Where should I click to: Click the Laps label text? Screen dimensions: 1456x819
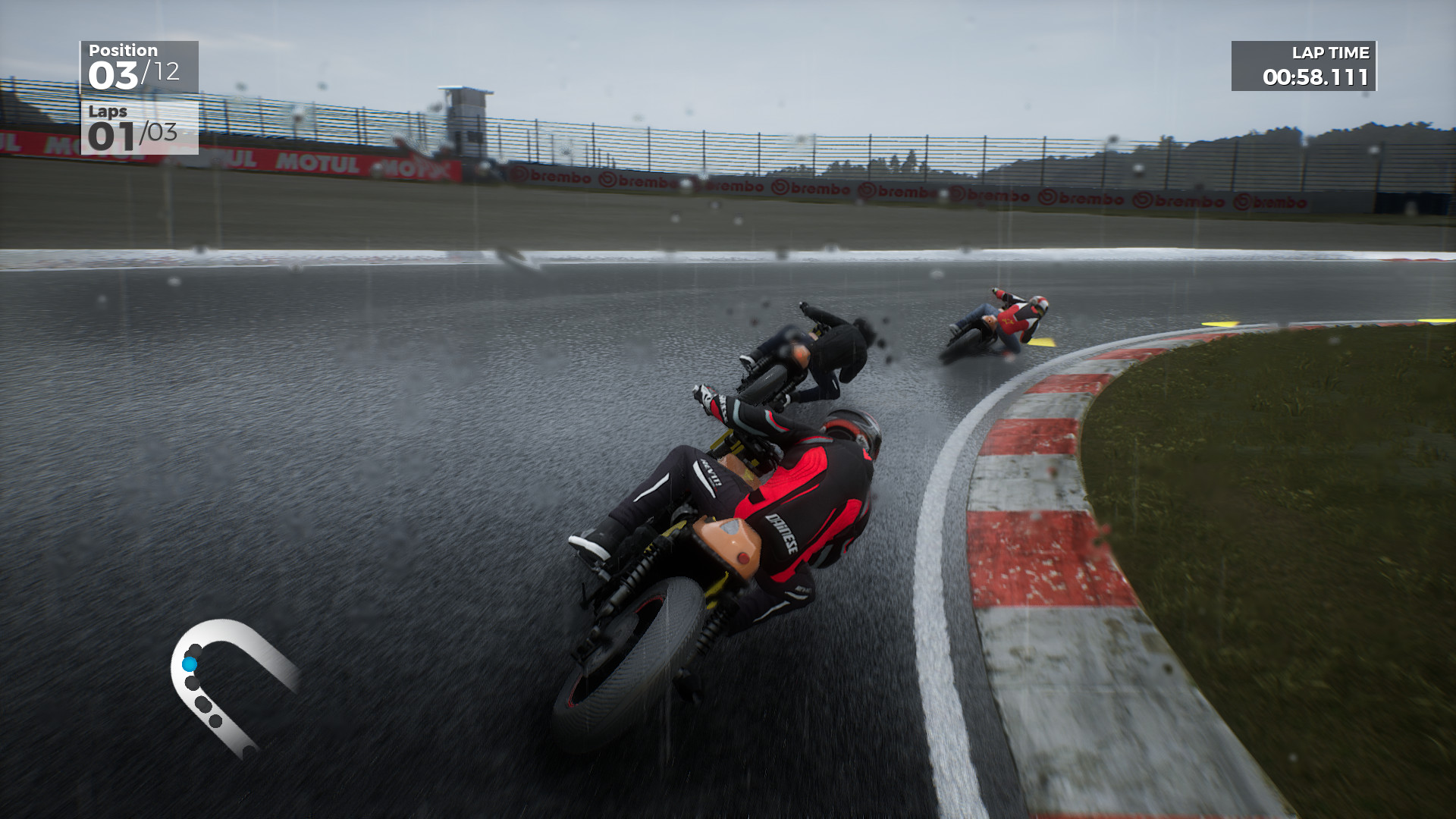[108, 114]
